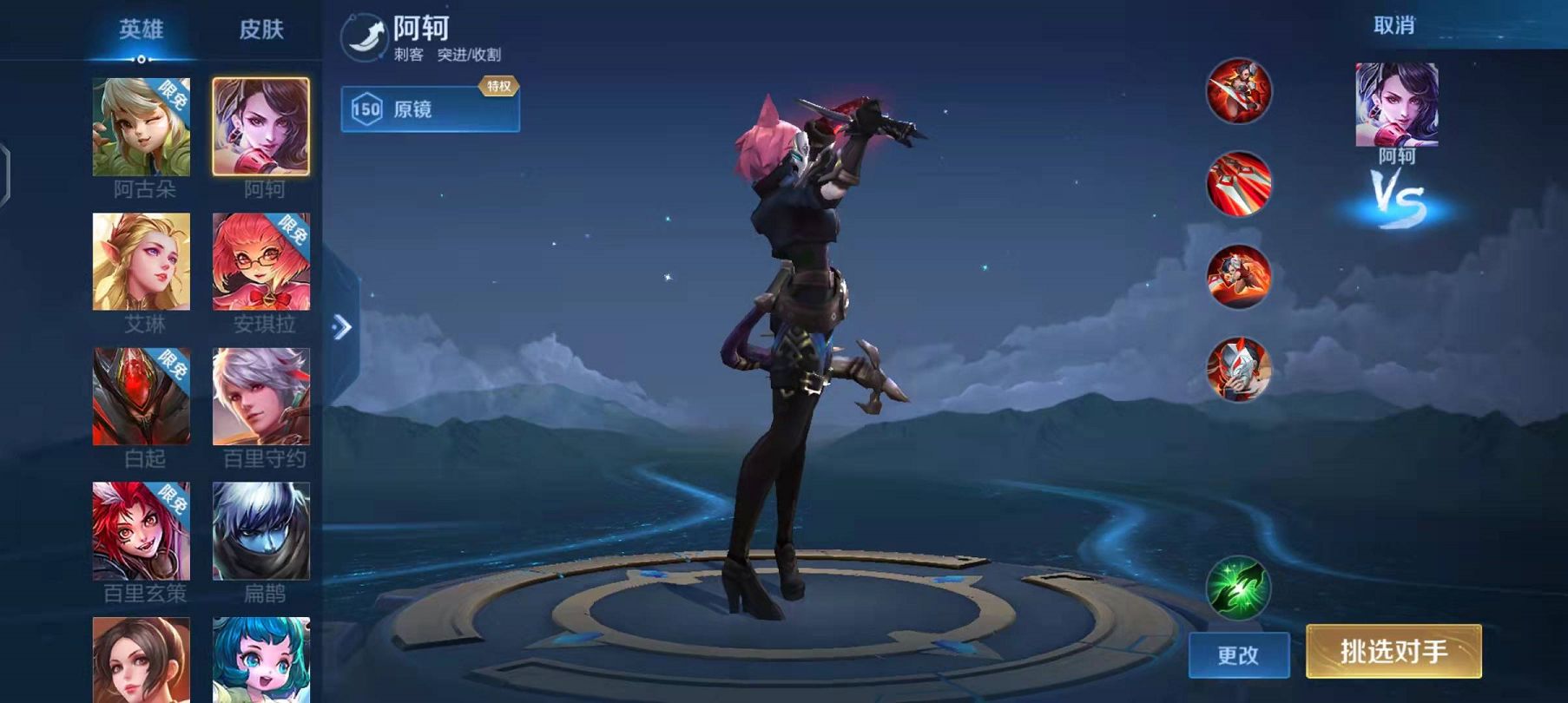View the first skill icon with dagger figure
This screenshot has height=703, width=1568.
1239,90
